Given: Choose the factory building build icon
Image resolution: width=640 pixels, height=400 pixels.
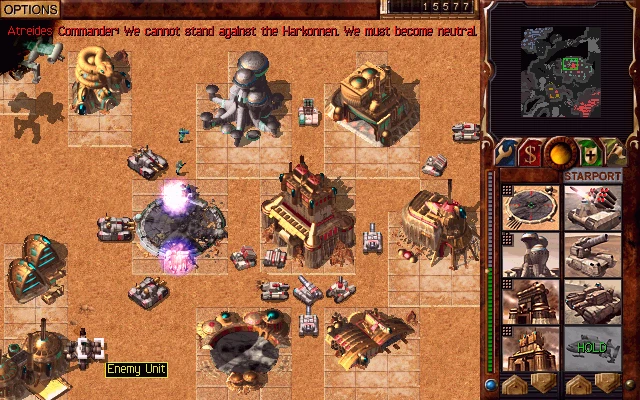Looking at the screenshot, I should (530, 302).
